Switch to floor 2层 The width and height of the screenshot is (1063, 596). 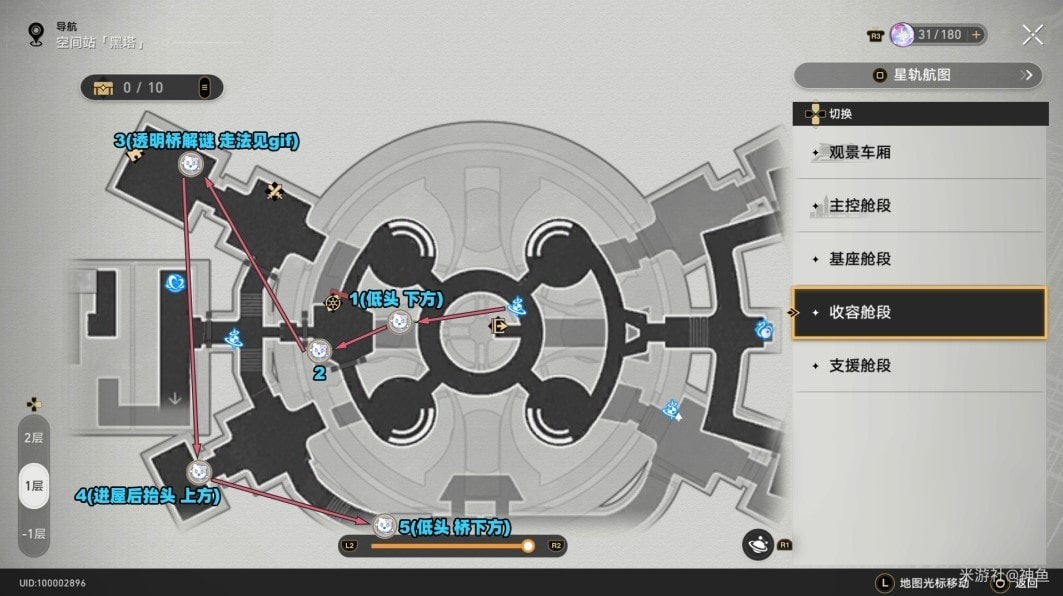[34, 437]
